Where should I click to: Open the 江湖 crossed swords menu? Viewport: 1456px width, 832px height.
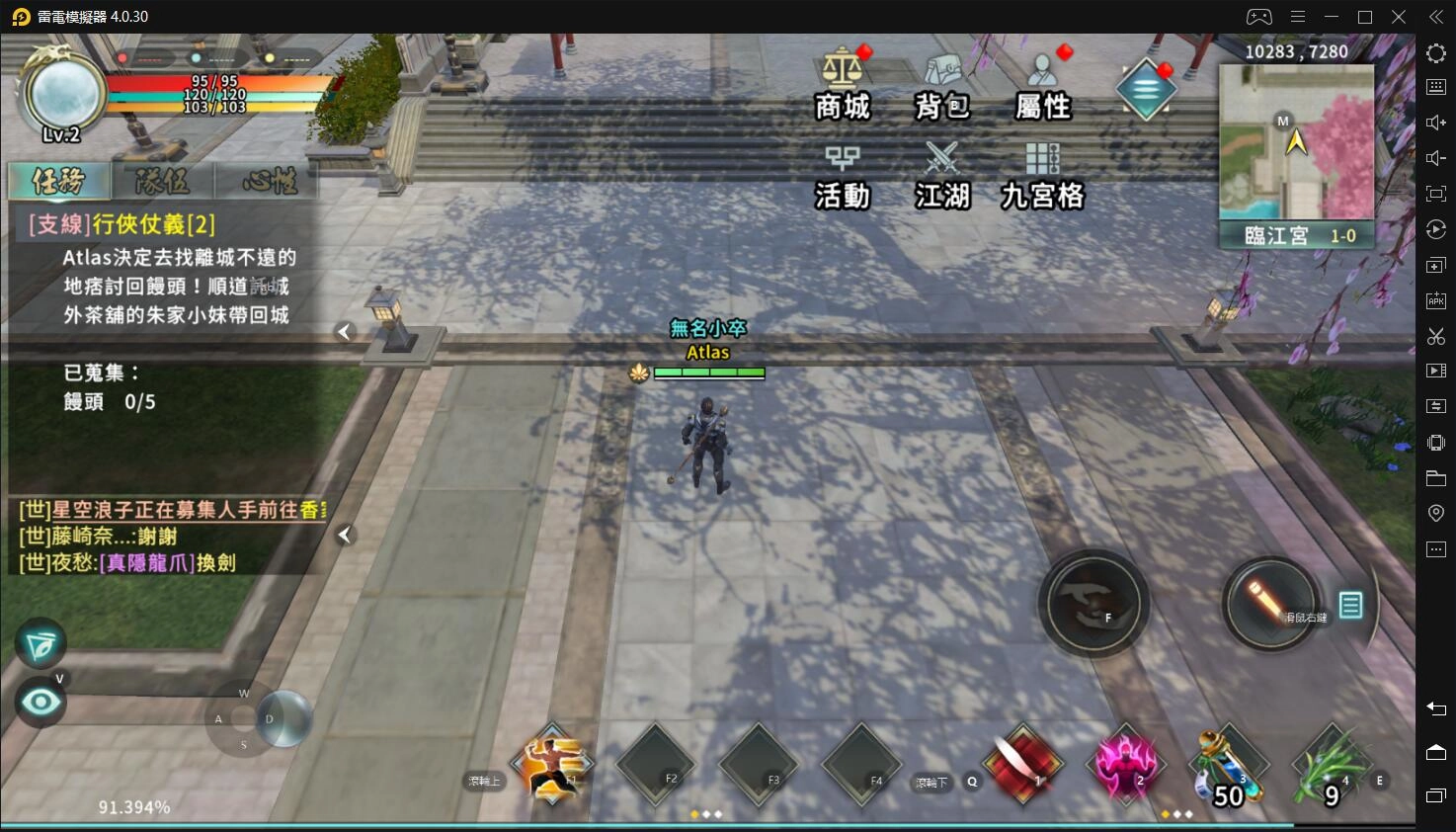[942, 173]
